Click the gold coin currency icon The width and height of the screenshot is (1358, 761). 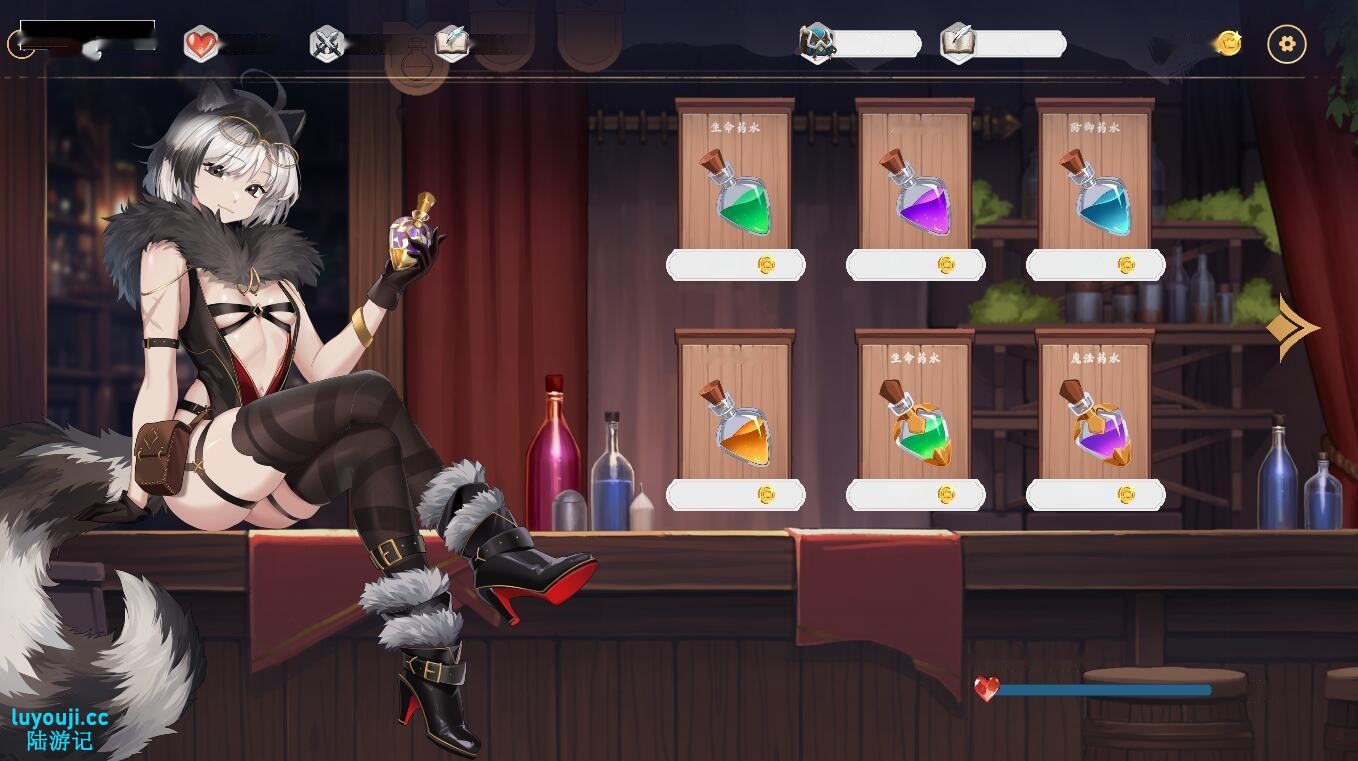pos(1228,43)
